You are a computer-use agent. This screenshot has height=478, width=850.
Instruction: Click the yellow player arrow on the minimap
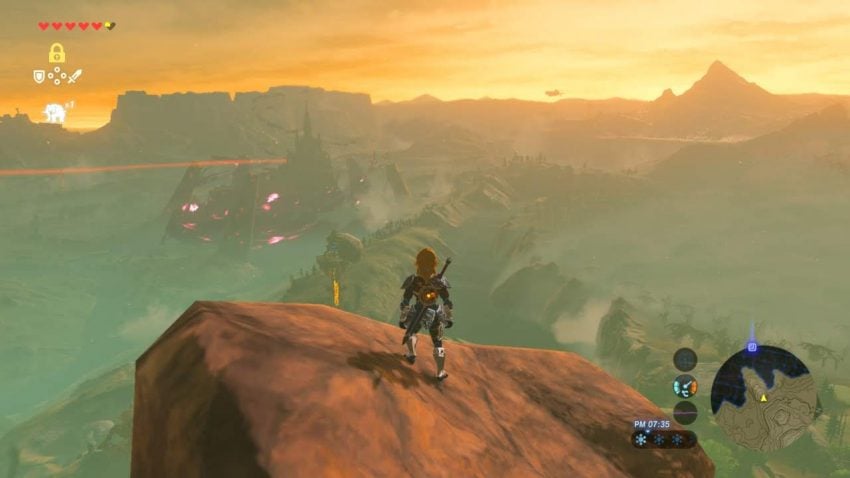tap(763, 398)
